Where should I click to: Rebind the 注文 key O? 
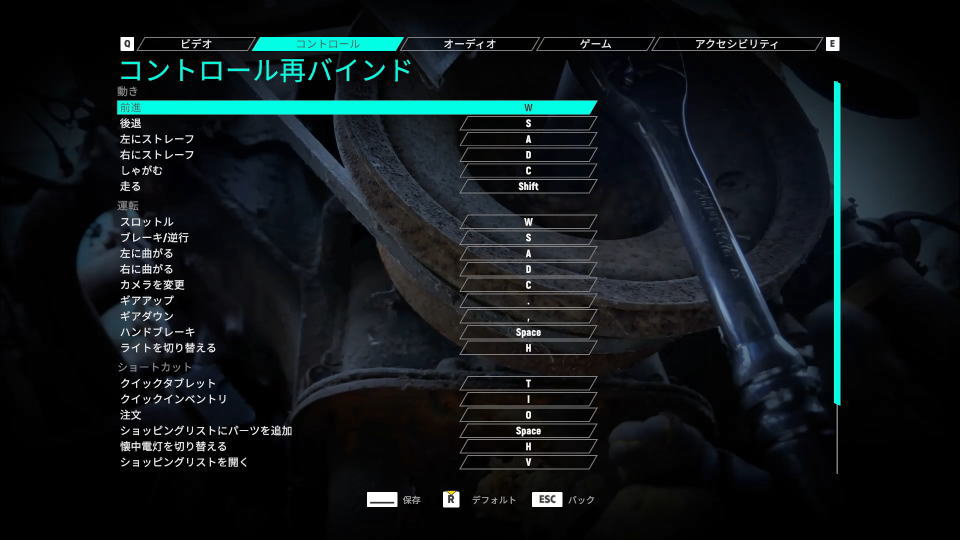(528, 415)
